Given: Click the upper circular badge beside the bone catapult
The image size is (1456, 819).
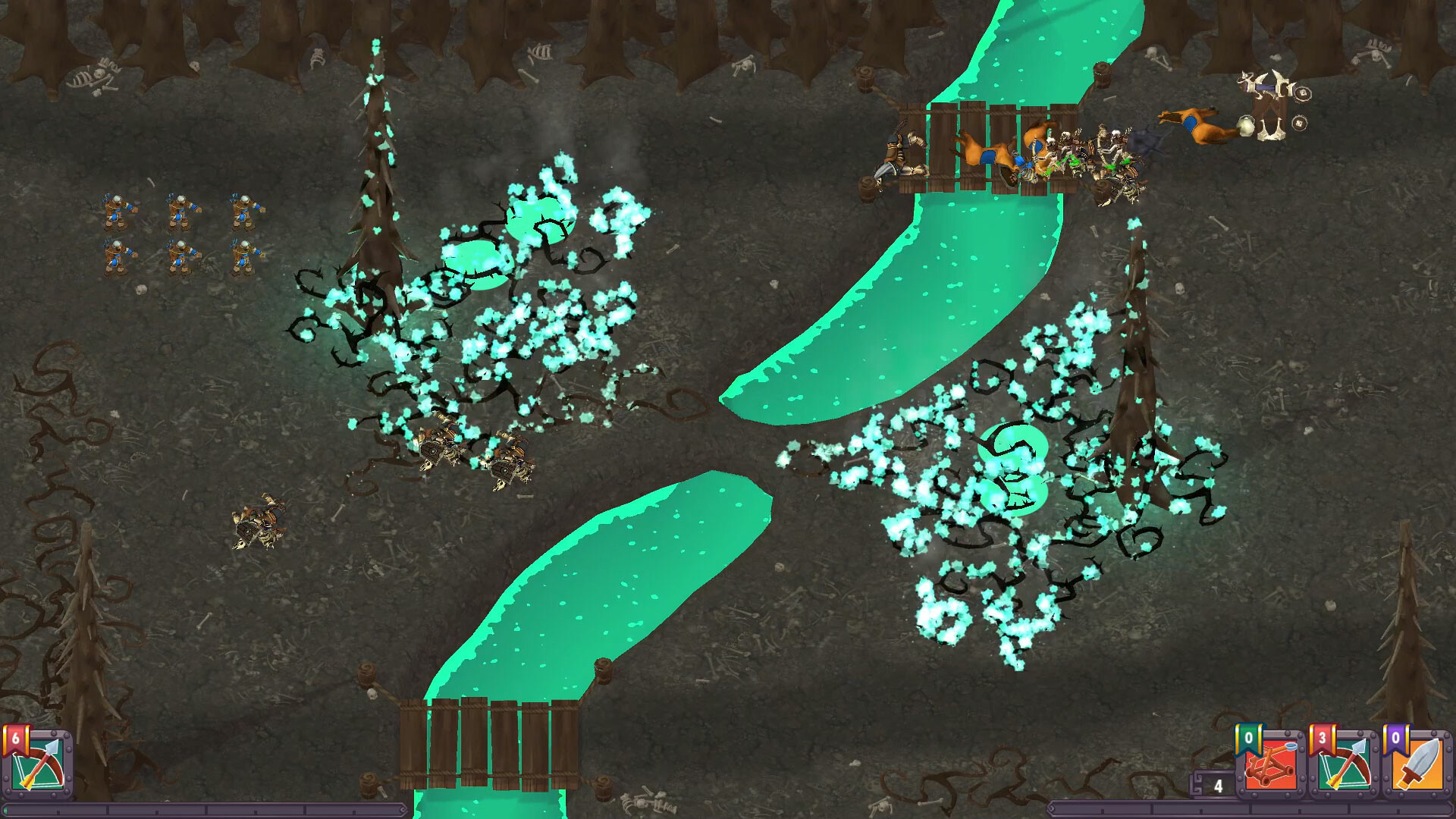Looking at the screenshot, I should (1303, 93).
